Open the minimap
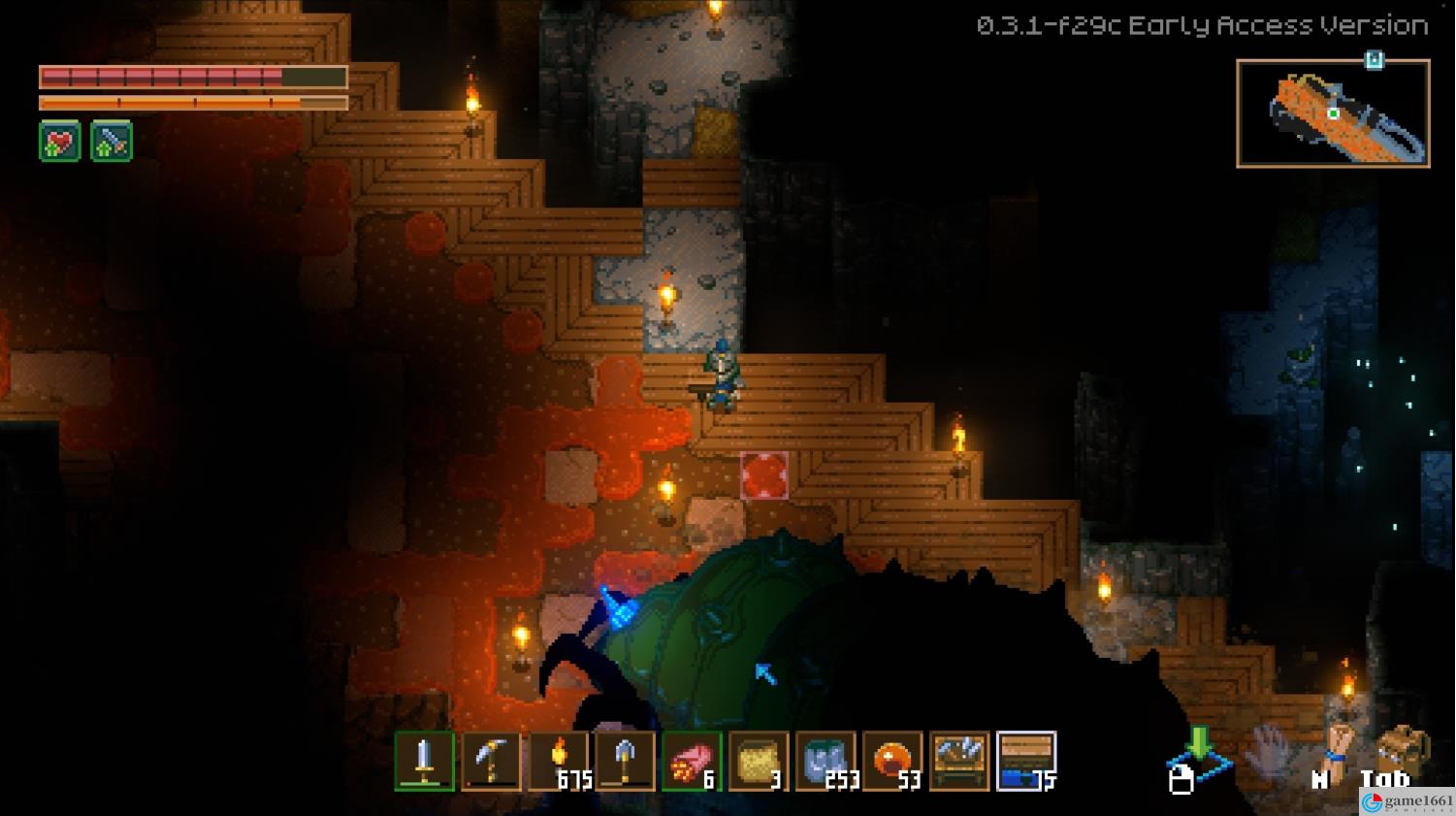 [x=1333, y=114]
